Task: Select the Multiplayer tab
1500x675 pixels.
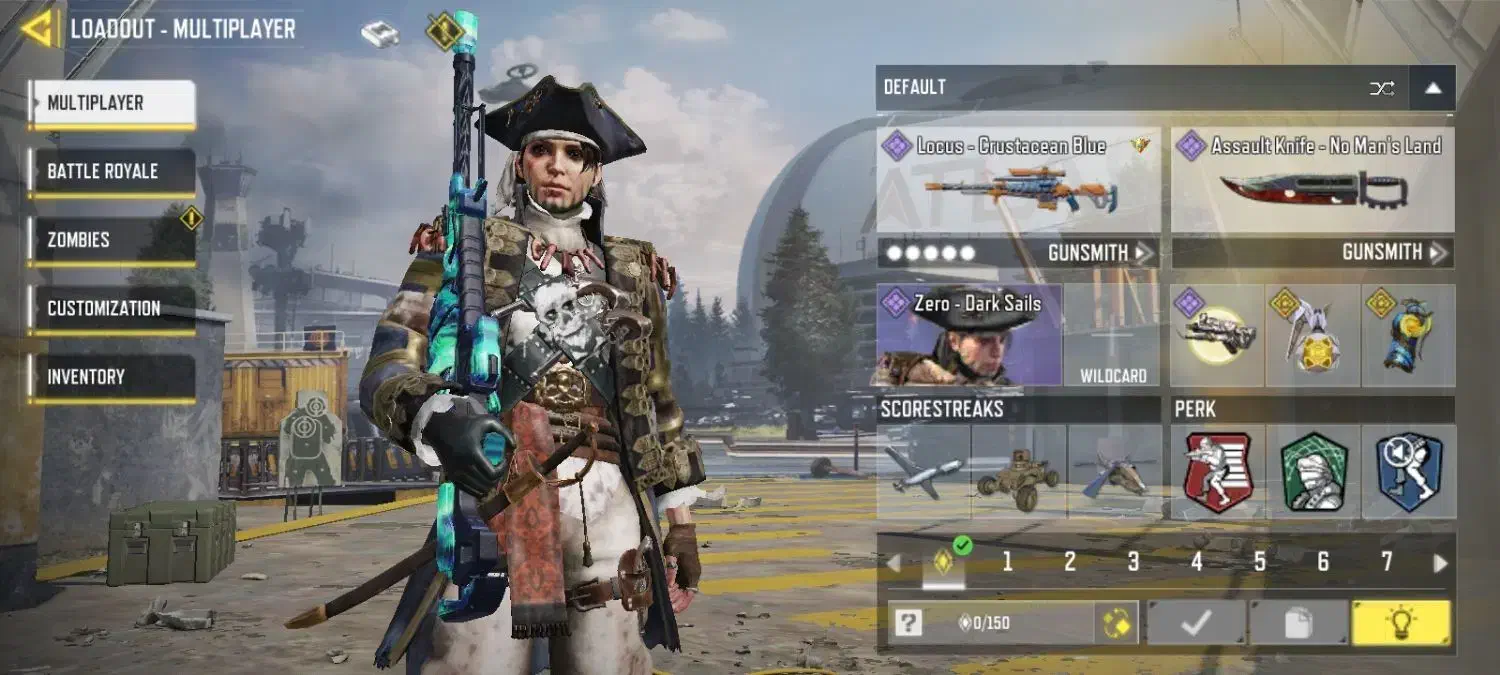Action: (x=111, y=103)
